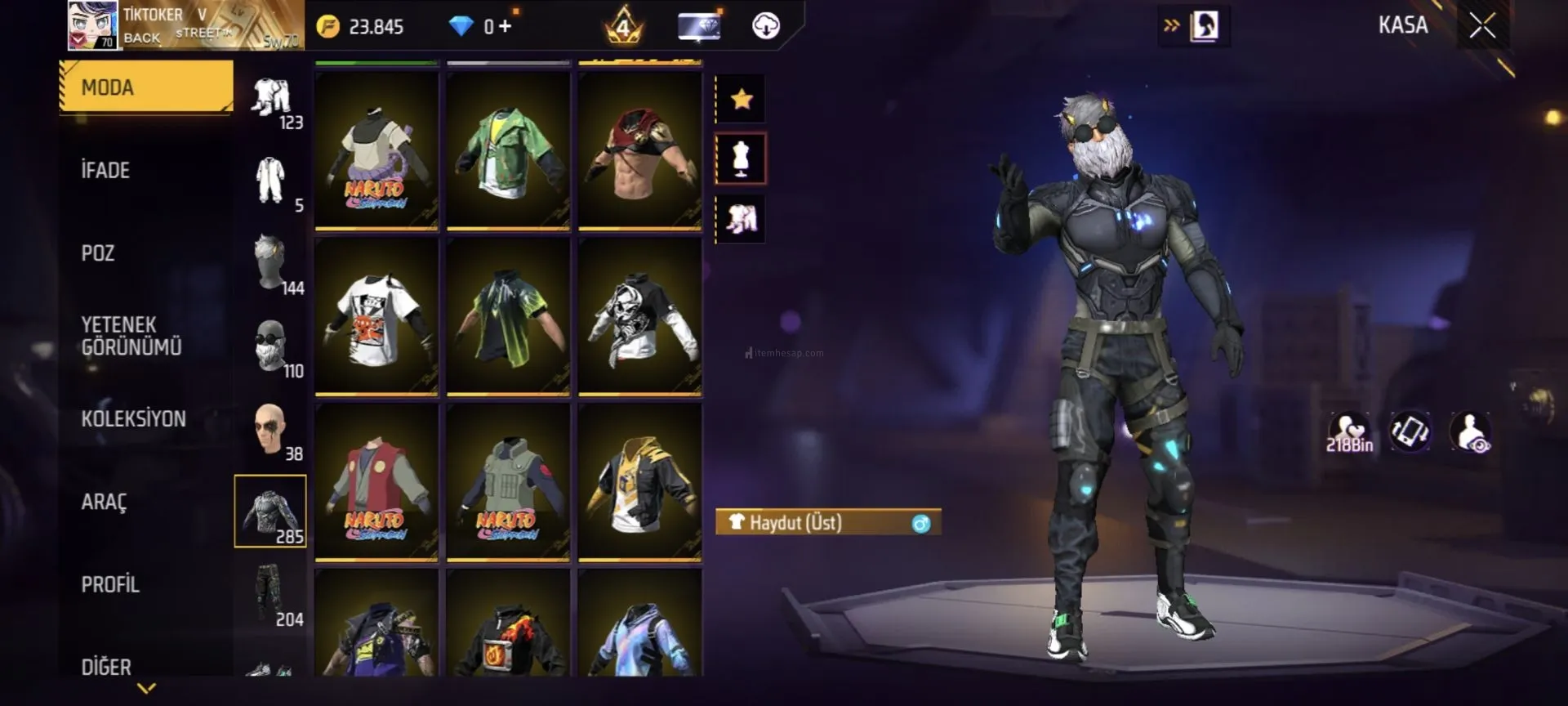Click the plus to add diamonds
The height and width of the screenshot is (706, 1568).
pos(506,26)
